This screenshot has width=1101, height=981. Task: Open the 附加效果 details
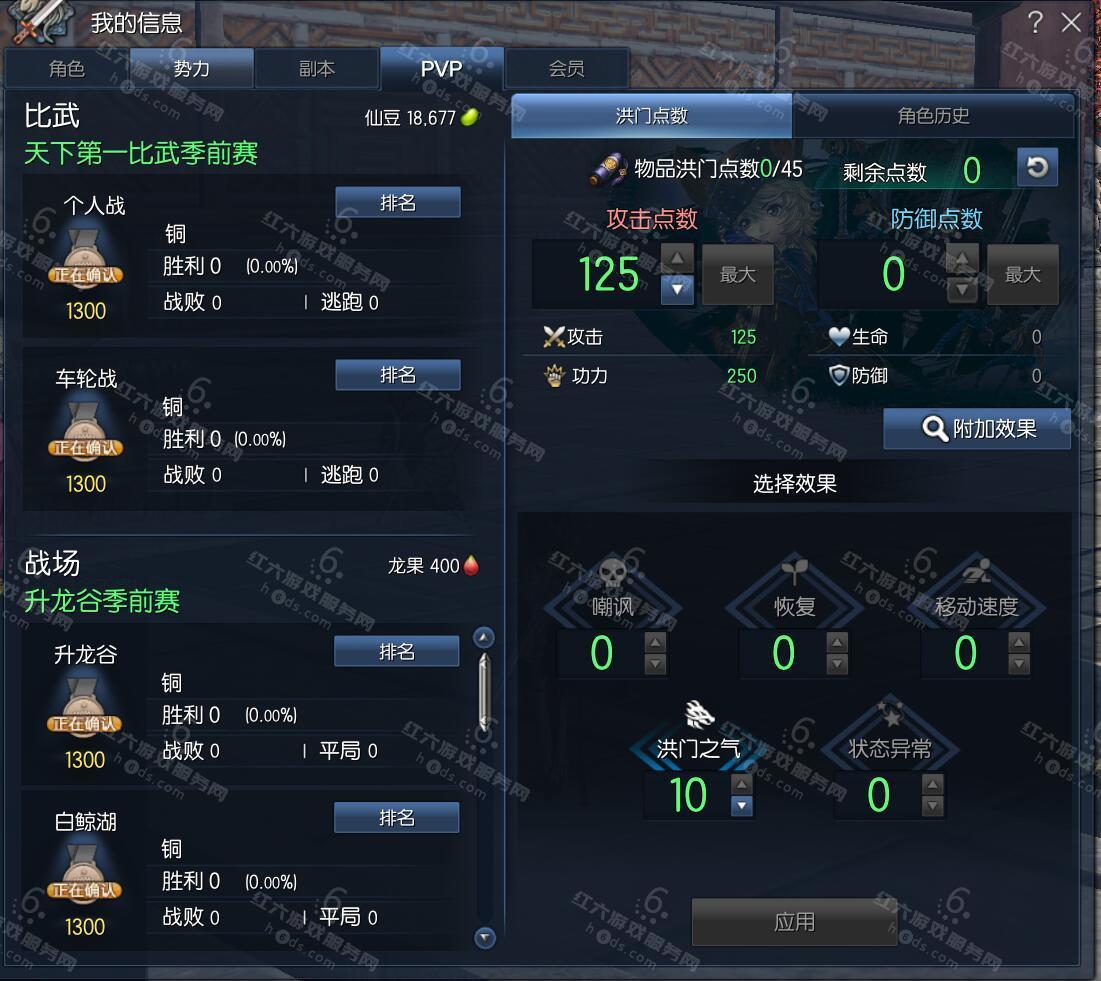click(977, 429)
